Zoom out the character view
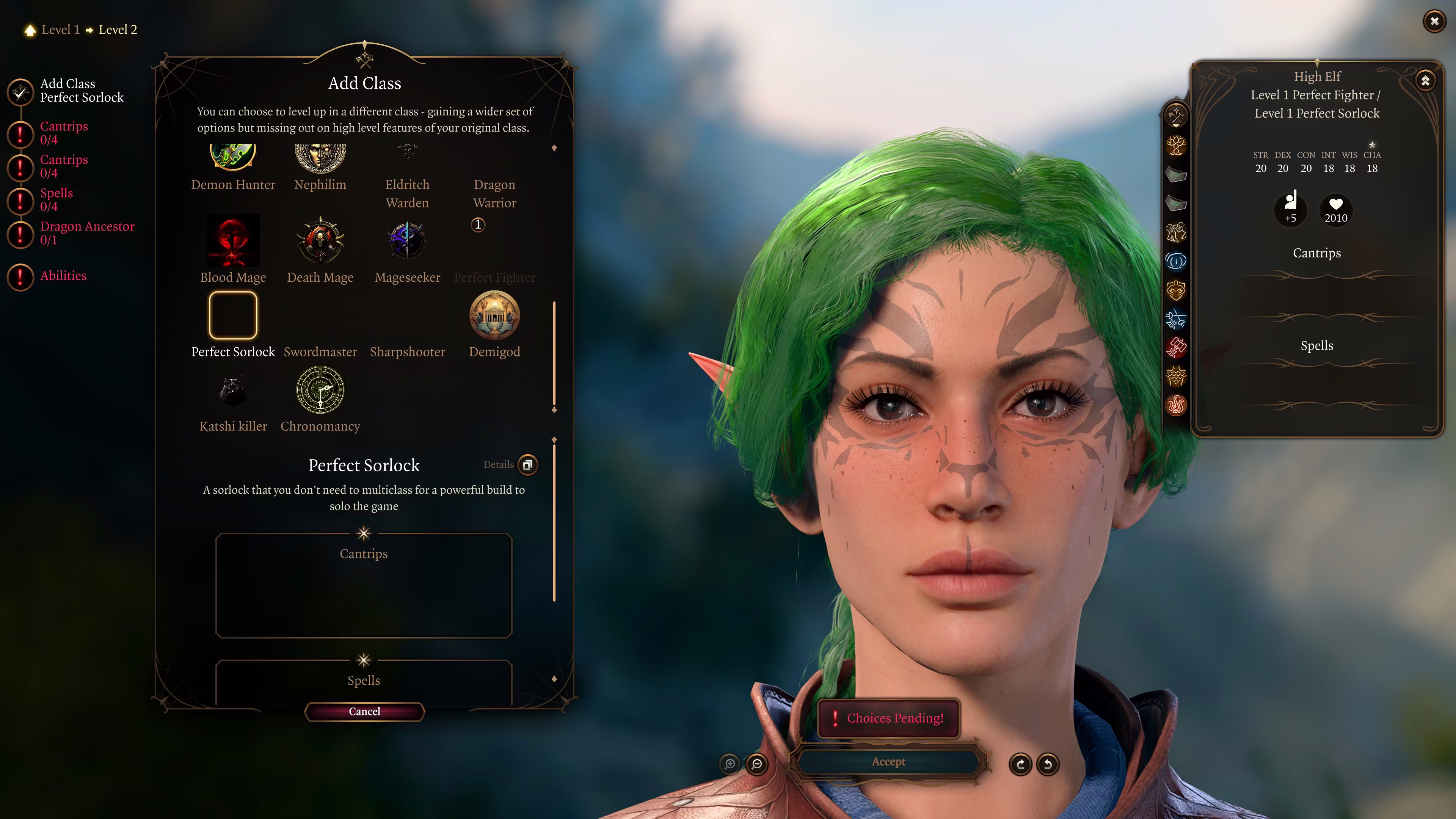This screenshot has width=1456, height=819. click(x=757, y=764)
